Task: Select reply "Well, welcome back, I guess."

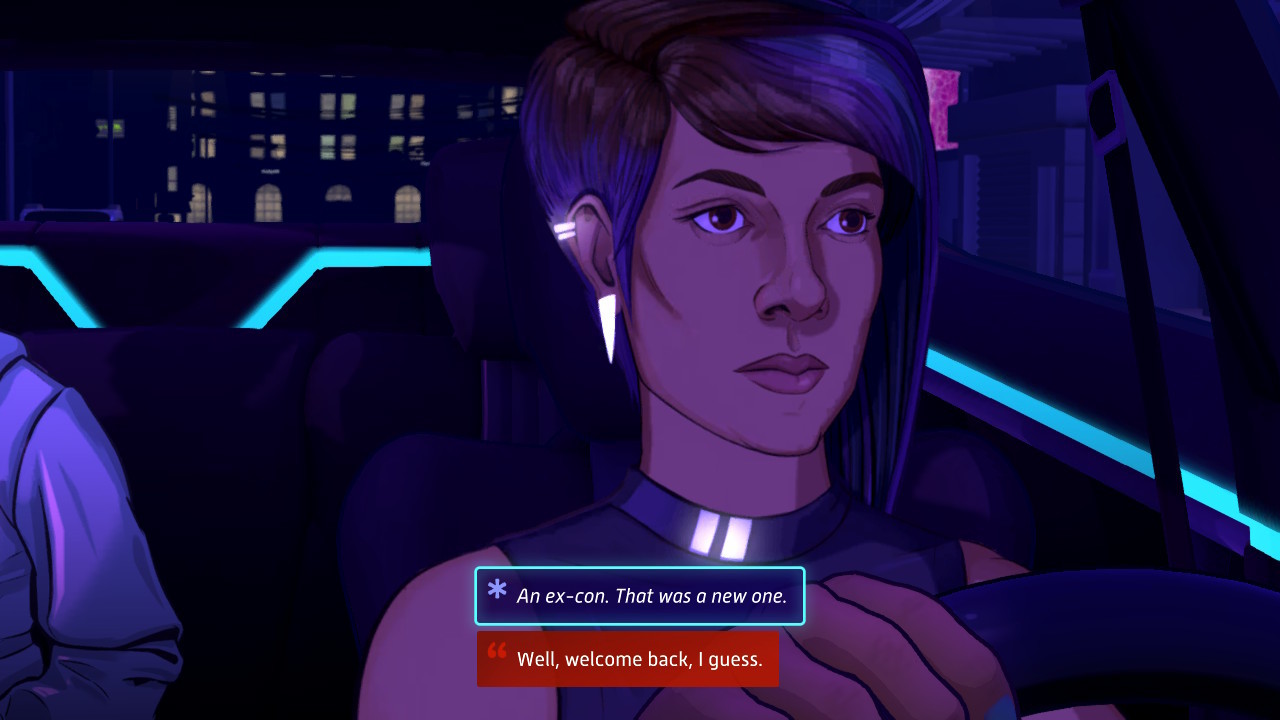Action: [x=628, y=659]
